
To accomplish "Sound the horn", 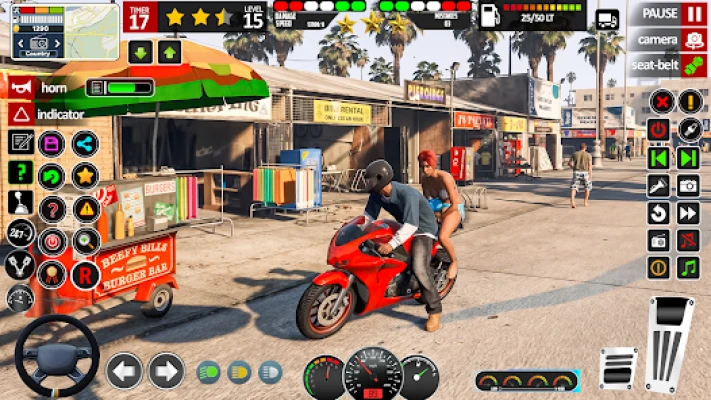I will point(19,87).
